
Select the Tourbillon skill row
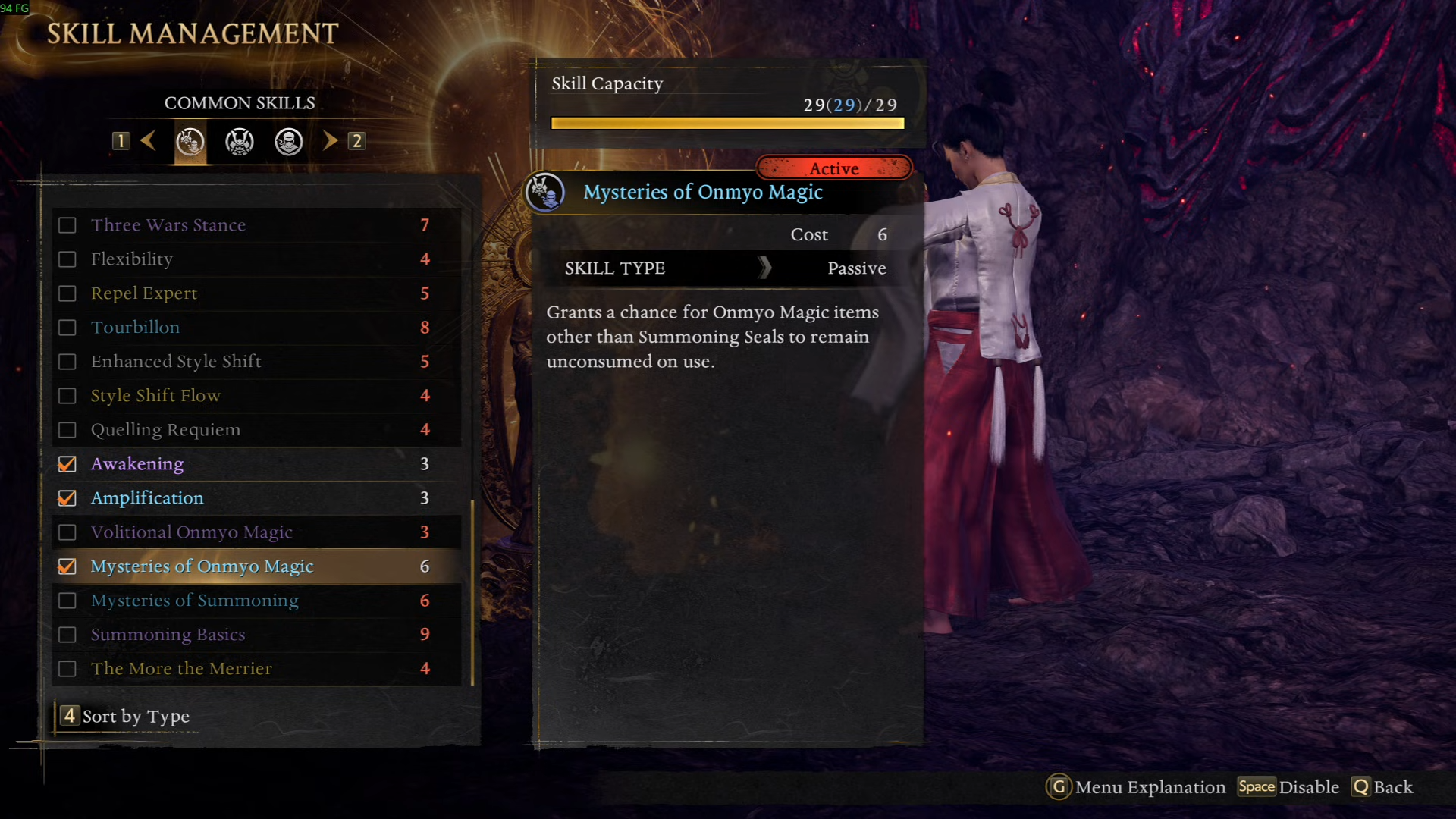(136, 328)
